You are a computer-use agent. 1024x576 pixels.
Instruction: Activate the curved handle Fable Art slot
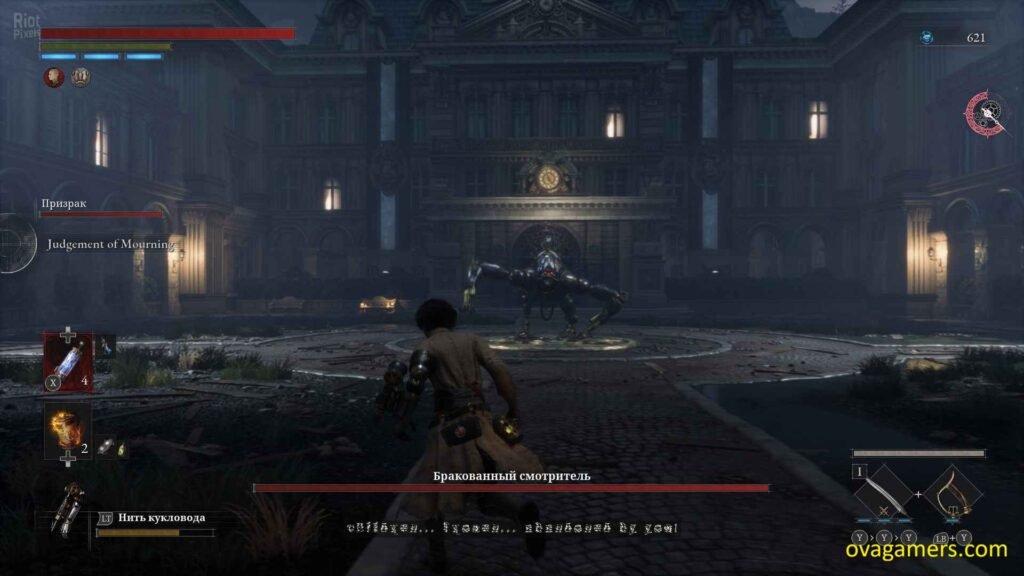(951, 497)
